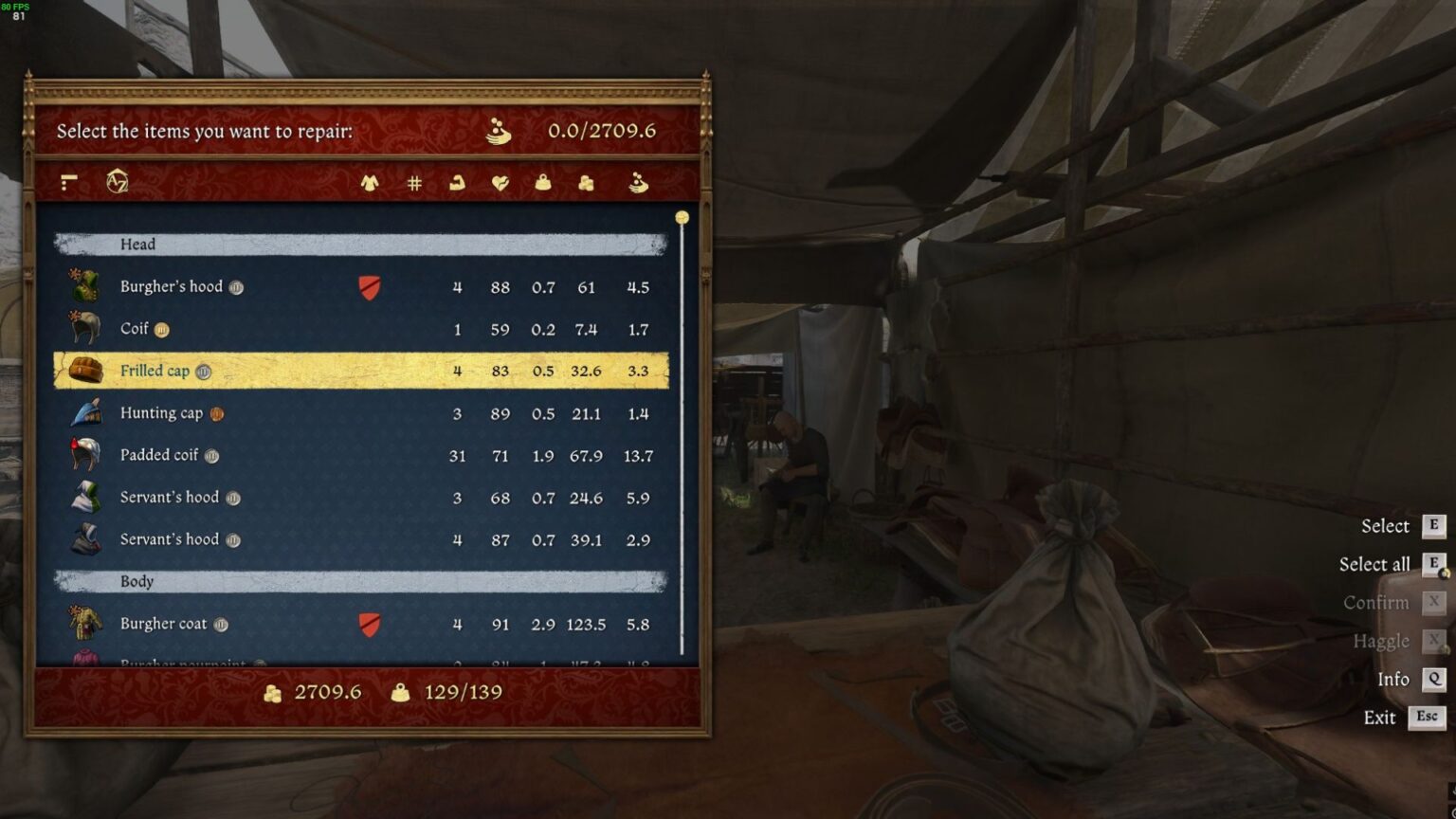
Task: Sort by condition using the arm icon
Action: click(457, 182)
